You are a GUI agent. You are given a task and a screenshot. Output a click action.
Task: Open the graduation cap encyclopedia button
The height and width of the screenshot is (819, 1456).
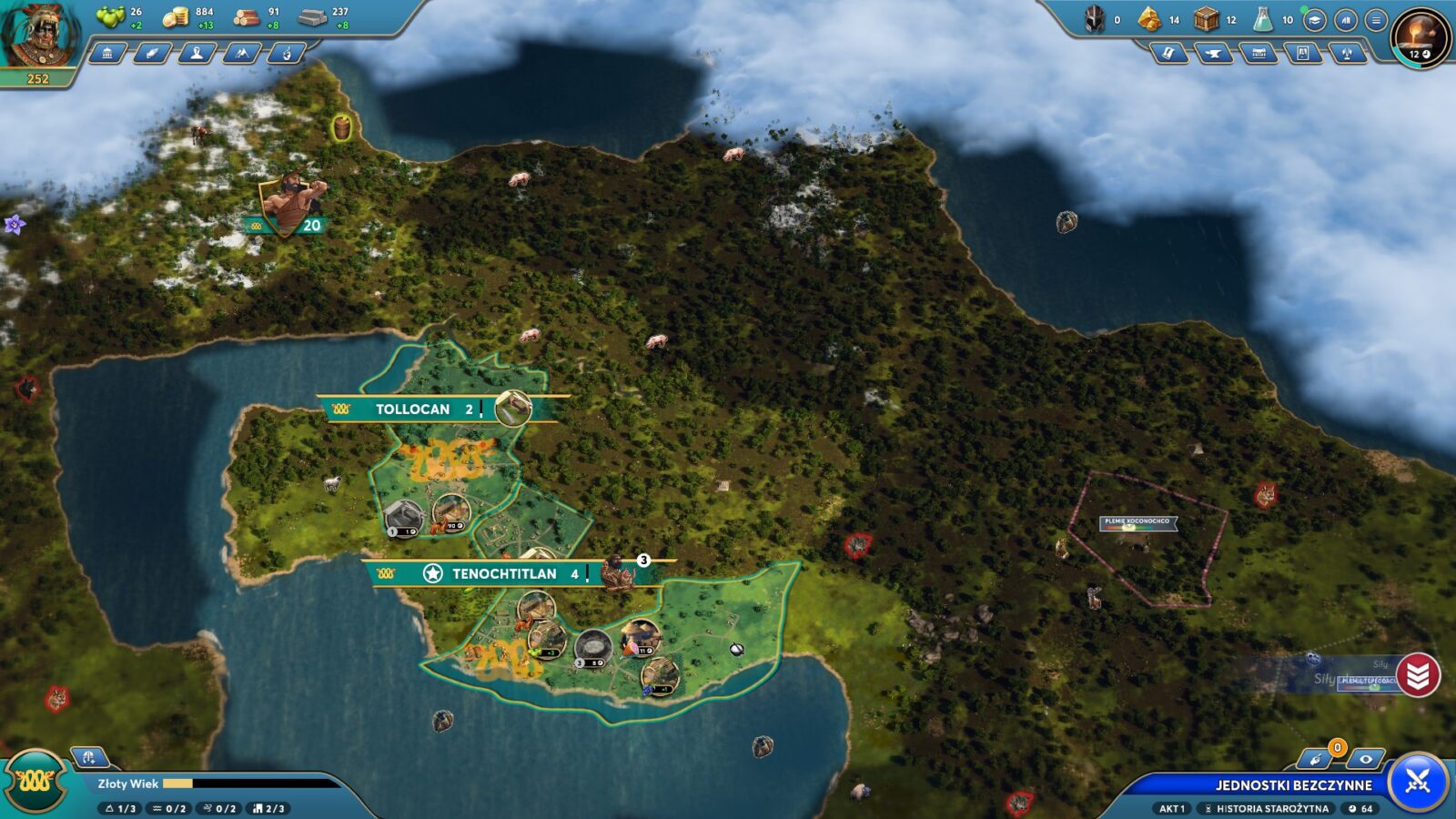(1314, 20)
